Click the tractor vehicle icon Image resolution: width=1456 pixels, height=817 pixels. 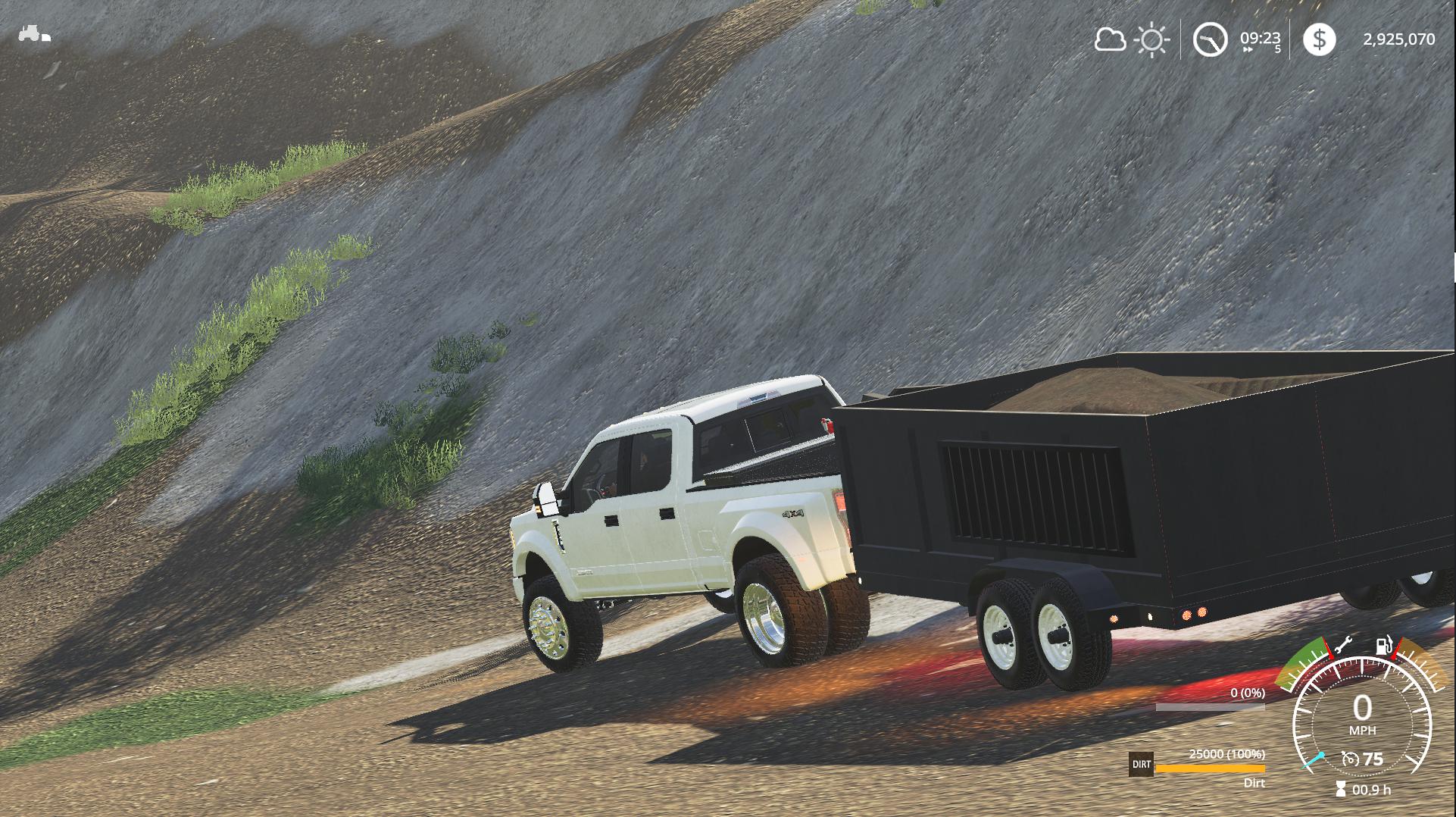point(34,34)
